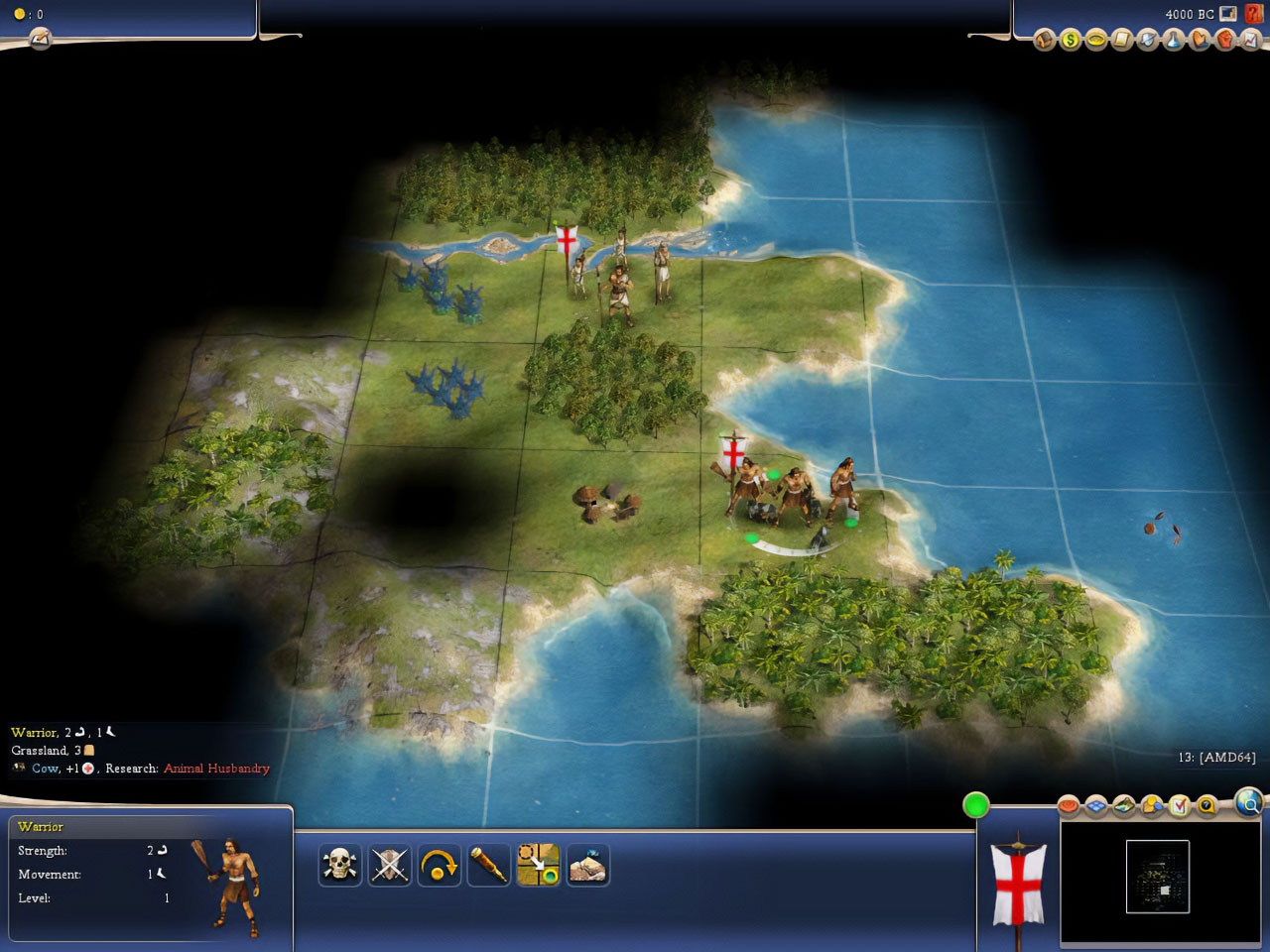This screenshot has width=1270, height=952.
Task: Delete unit with the skull icon
Action: coord(339,865)
